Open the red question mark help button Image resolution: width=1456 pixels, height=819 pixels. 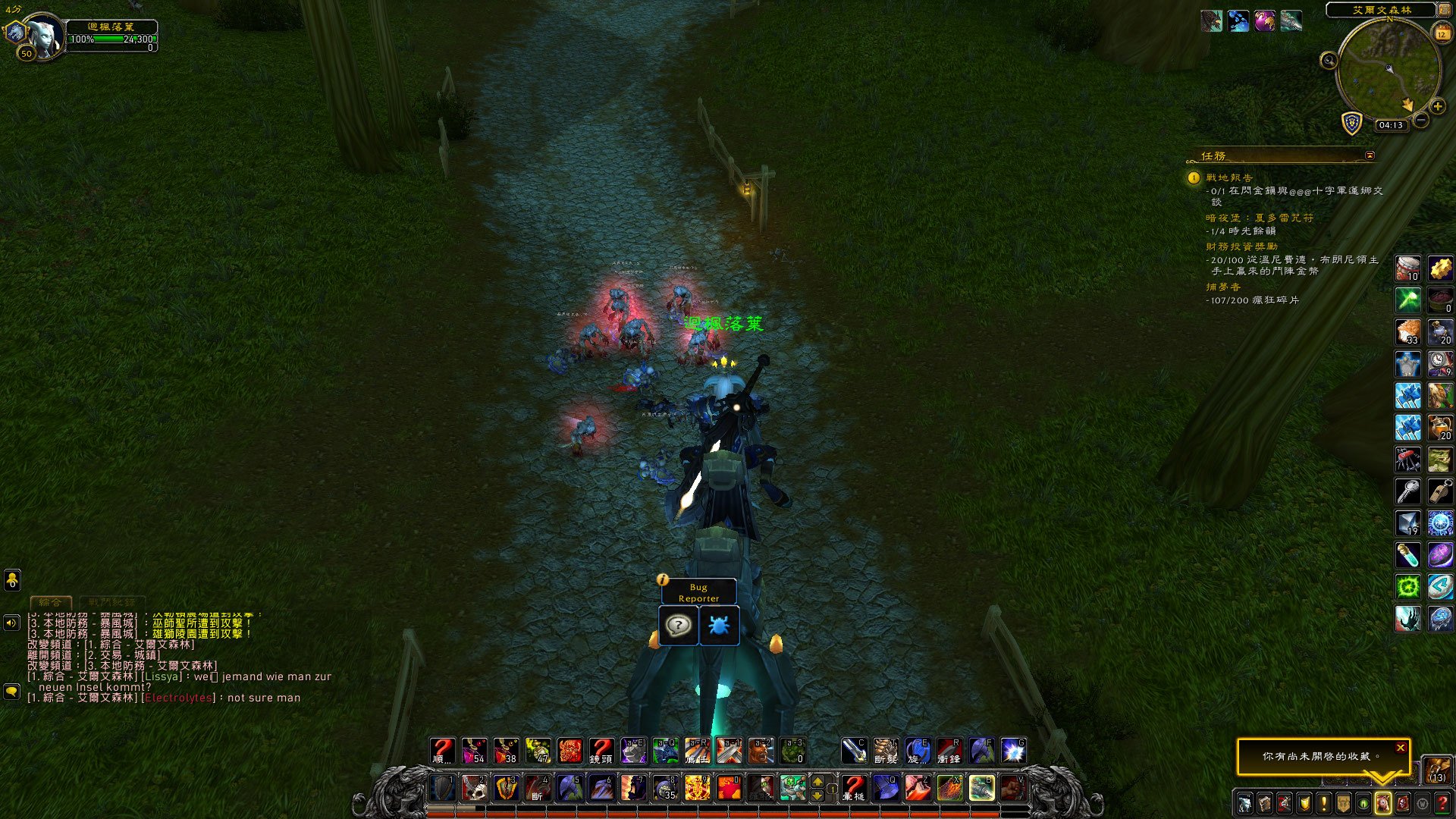click(x=1442, y=803)
